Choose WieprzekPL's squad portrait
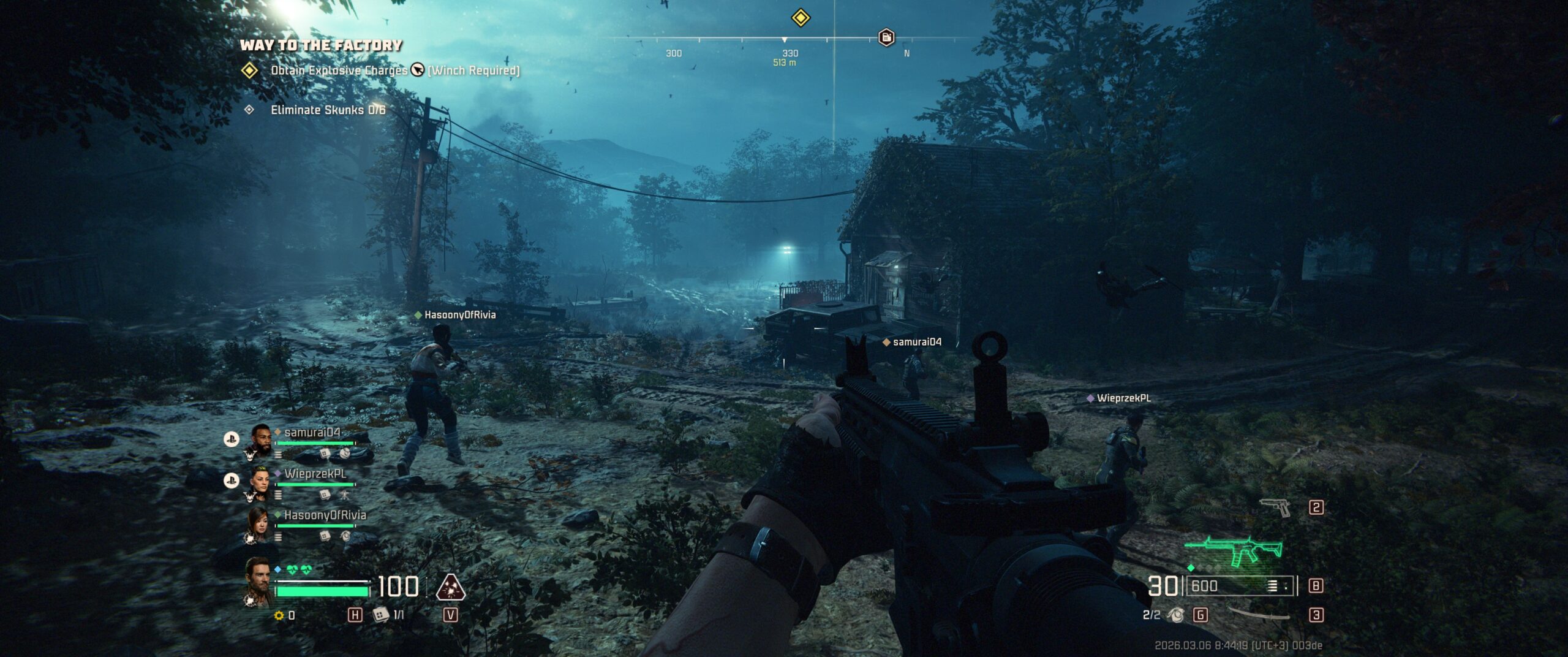This screenshot has width=1568, height=657. 260,482
